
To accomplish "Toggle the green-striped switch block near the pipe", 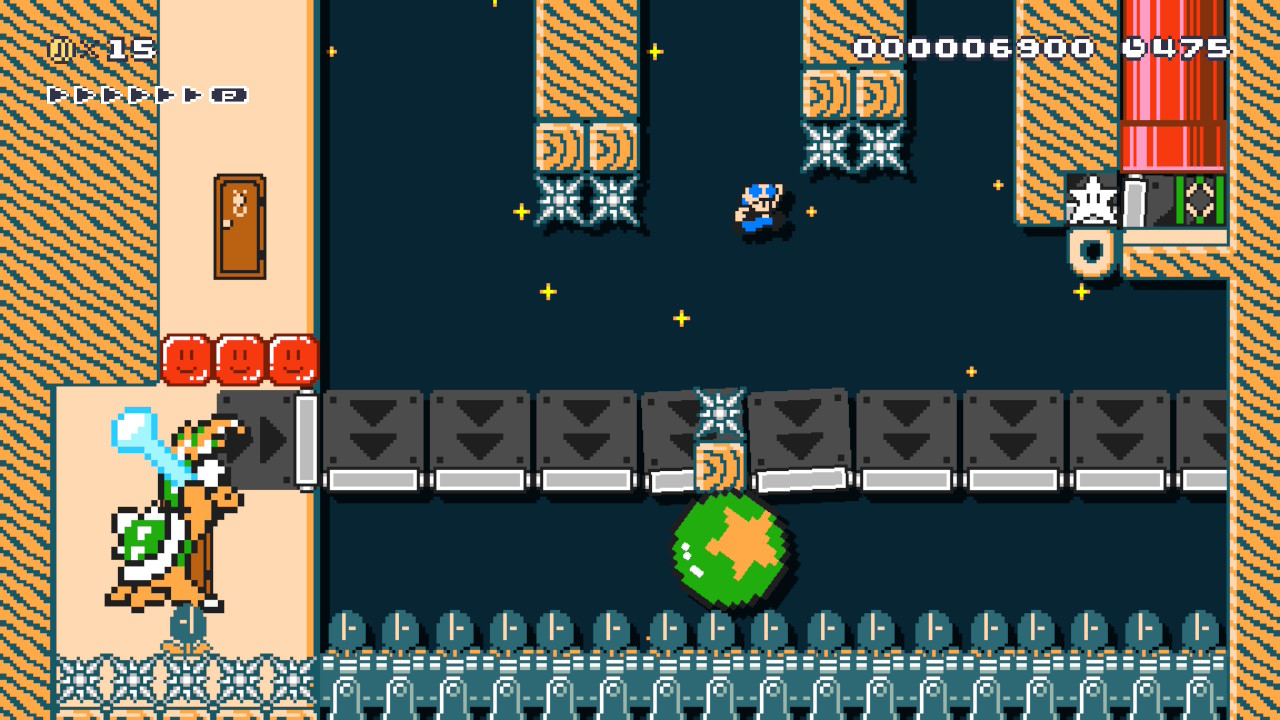I will (1199, 198).
